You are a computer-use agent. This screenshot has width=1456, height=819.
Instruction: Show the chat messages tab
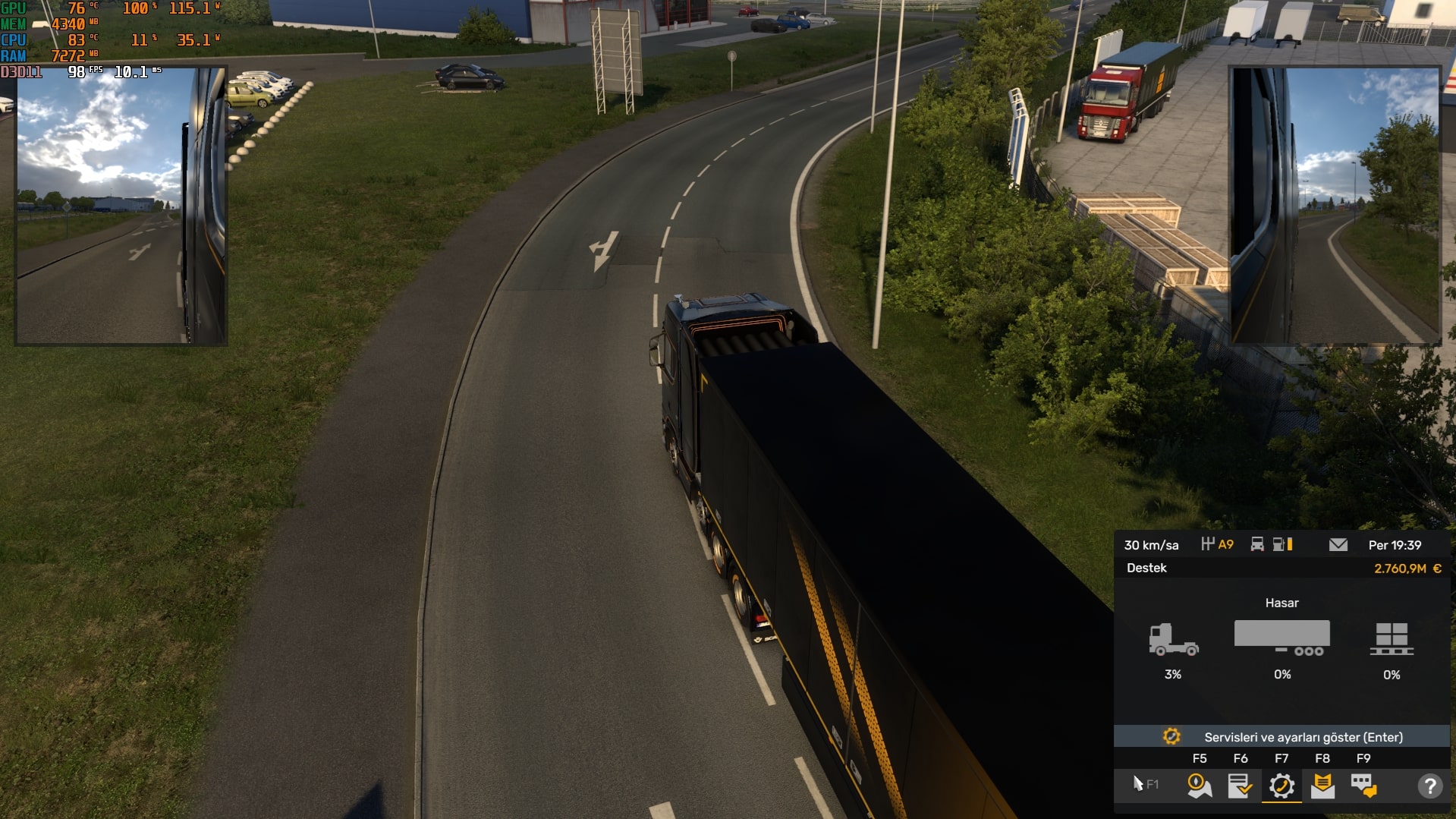[1363, 786]
